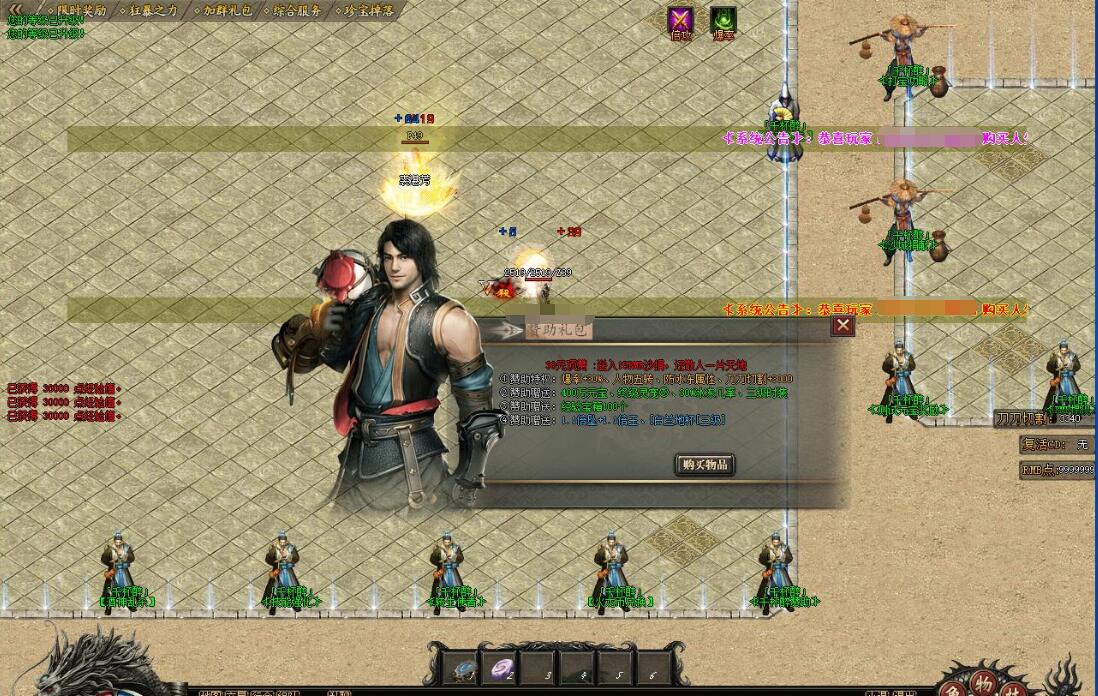
Task: Click the 倍攻 crossed swords buff icon
Action: (x=681, y=22)
